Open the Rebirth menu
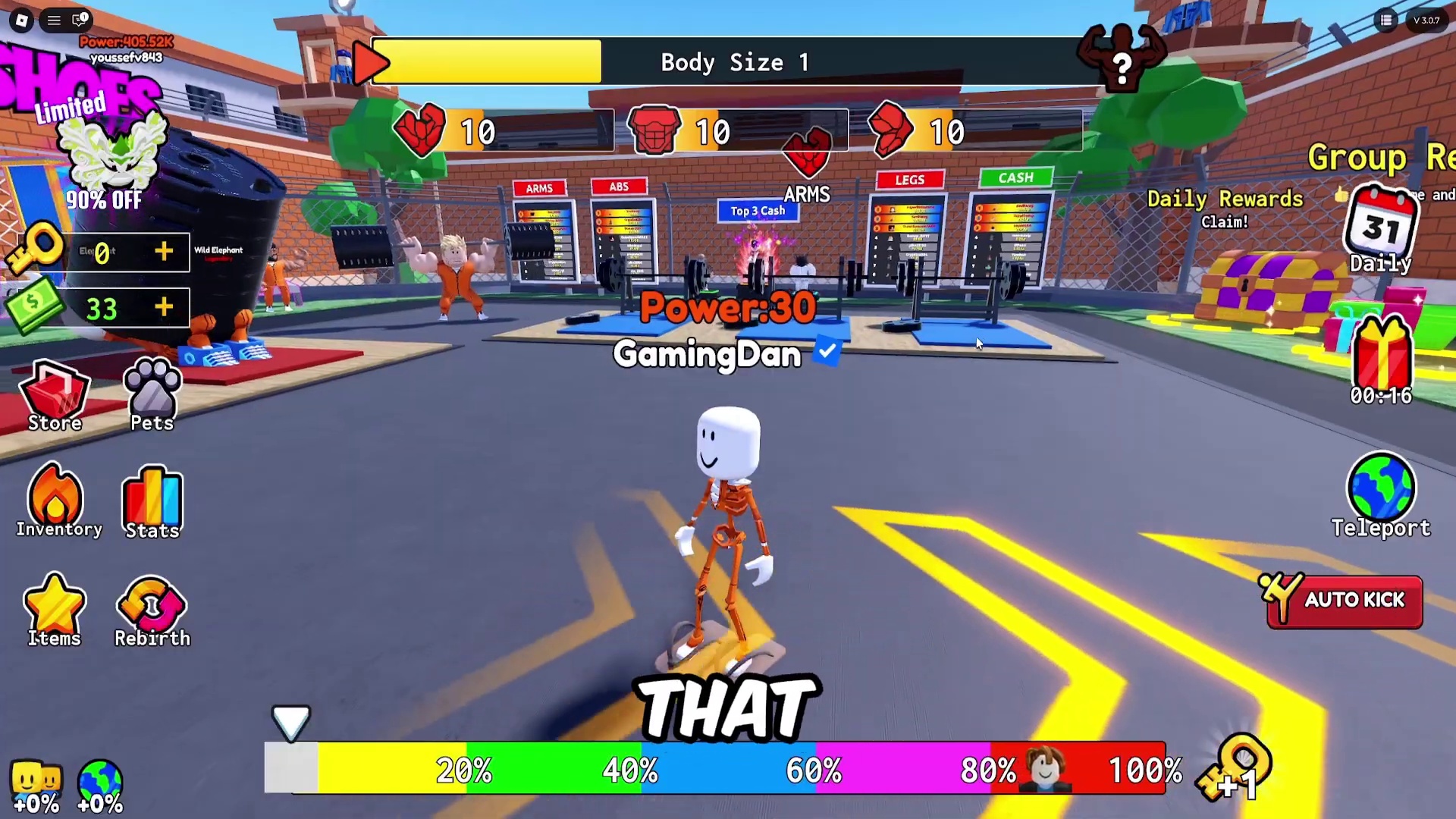The image size is (1456, 819). [152, 610]
